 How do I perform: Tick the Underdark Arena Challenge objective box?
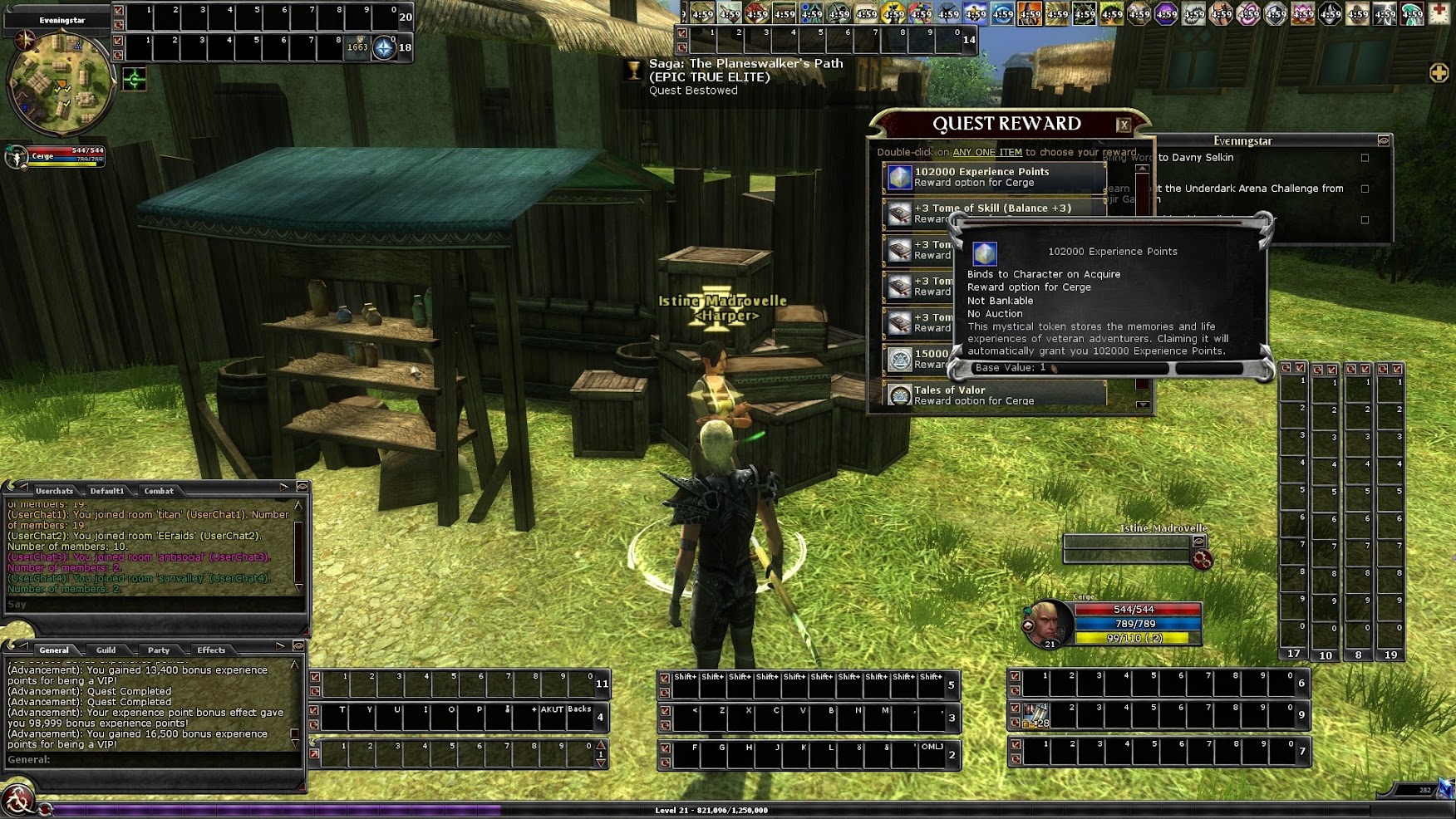(x=1365, y=189)
